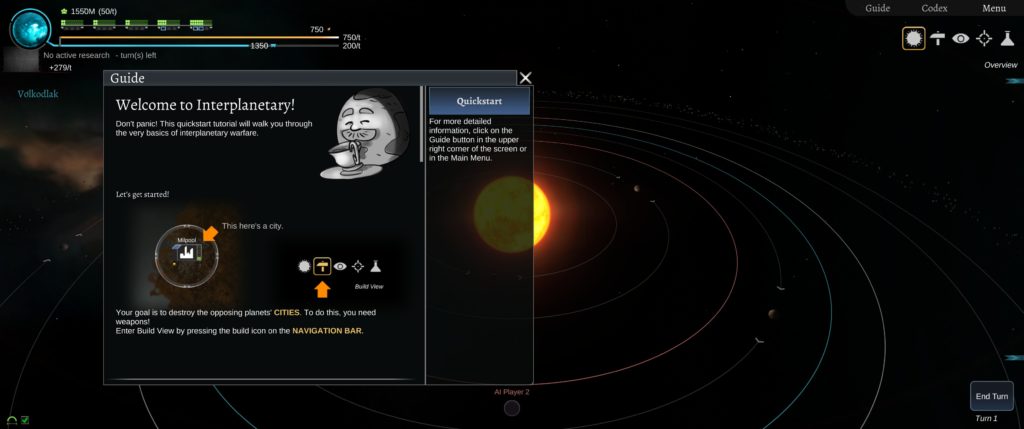Click the AI Player 2 indicator
The image size is (1024, 429).
point(512,407)
